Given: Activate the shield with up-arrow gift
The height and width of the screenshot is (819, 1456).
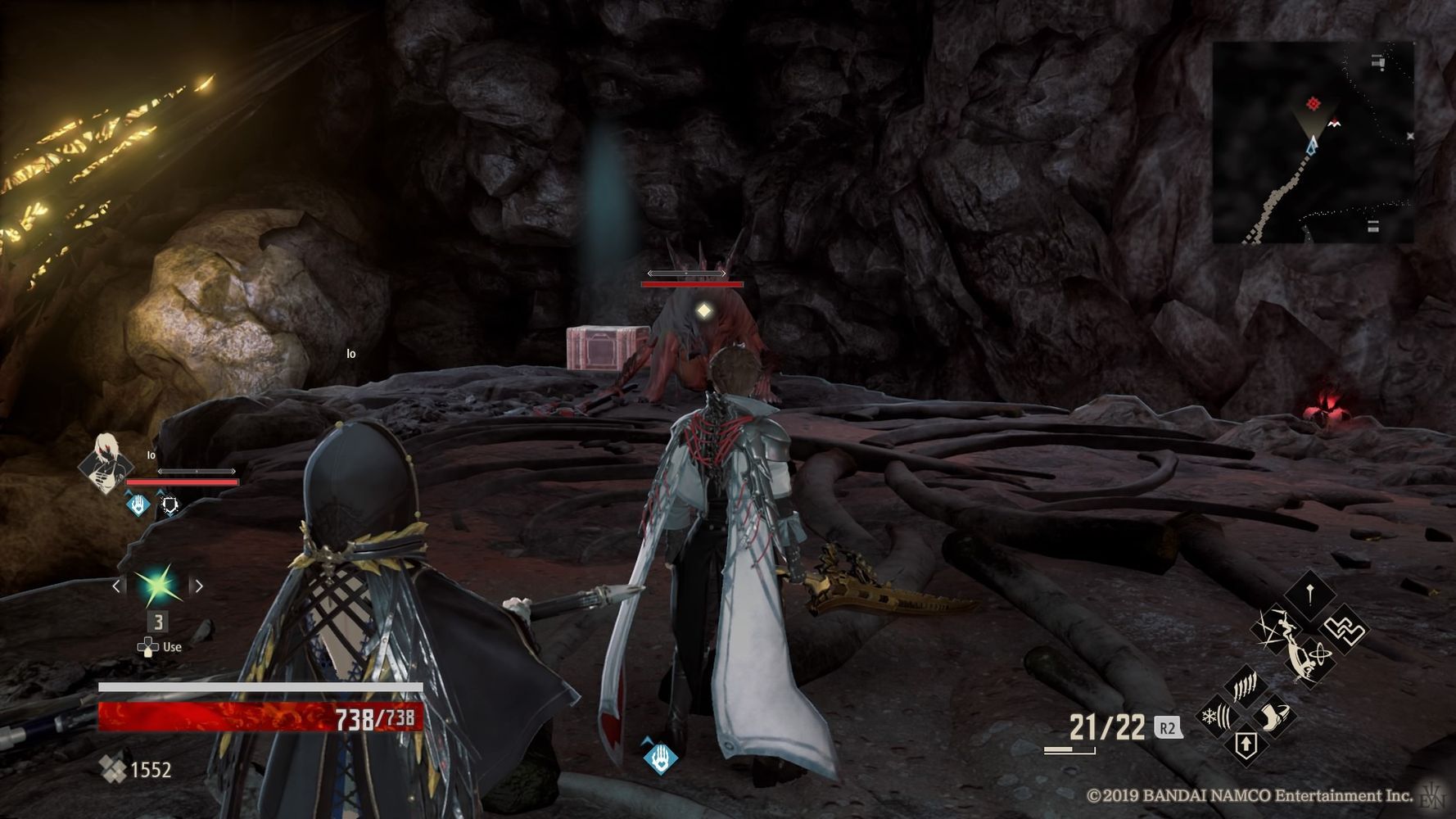Looking at the screenshot, I should 1245,745.
